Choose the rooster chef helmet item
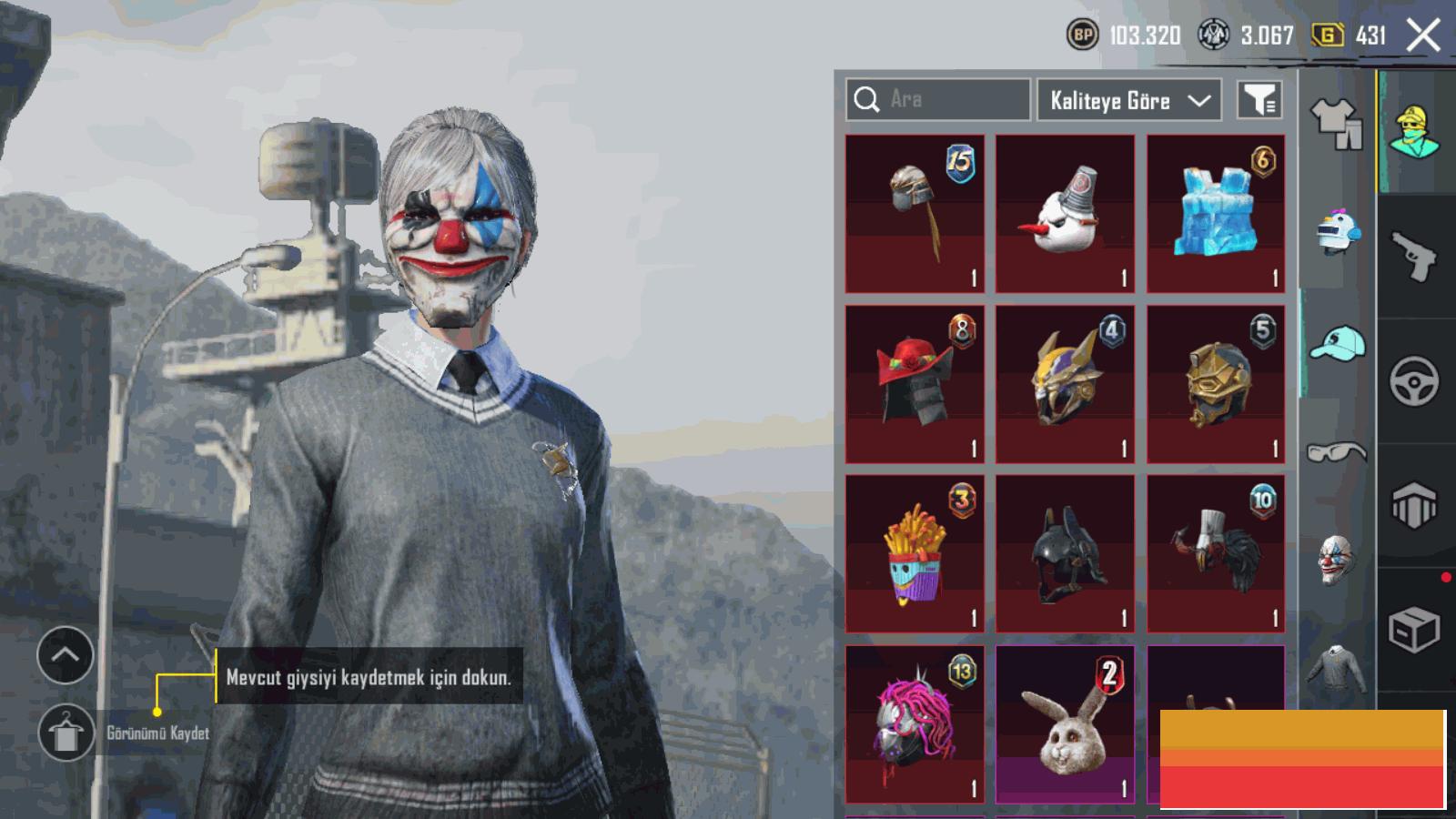The image size is (1456, 819). click(1216, 553)
